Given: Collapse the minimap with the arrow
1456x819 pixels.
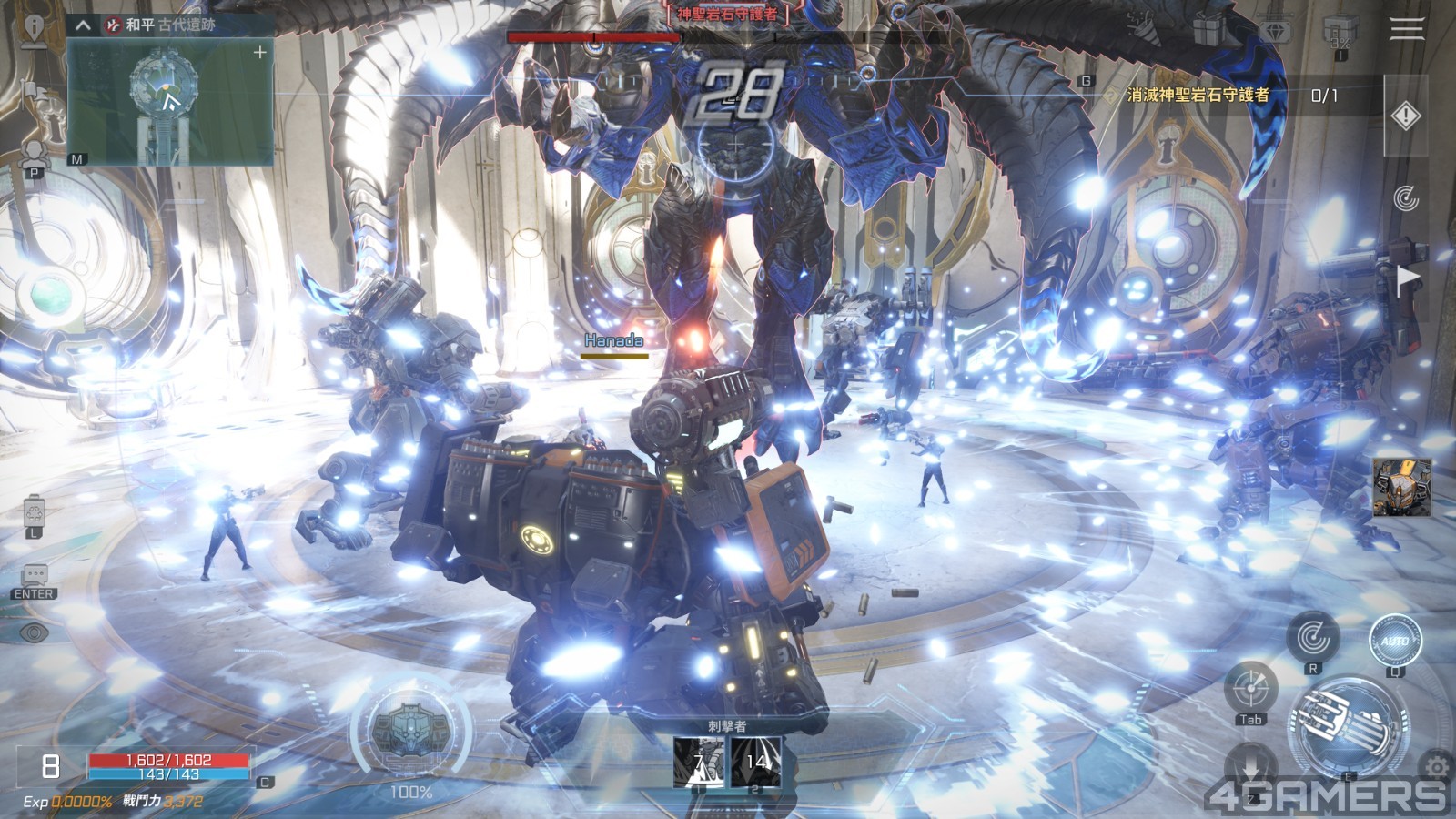Looking at the screenshot, I should 83,25.
